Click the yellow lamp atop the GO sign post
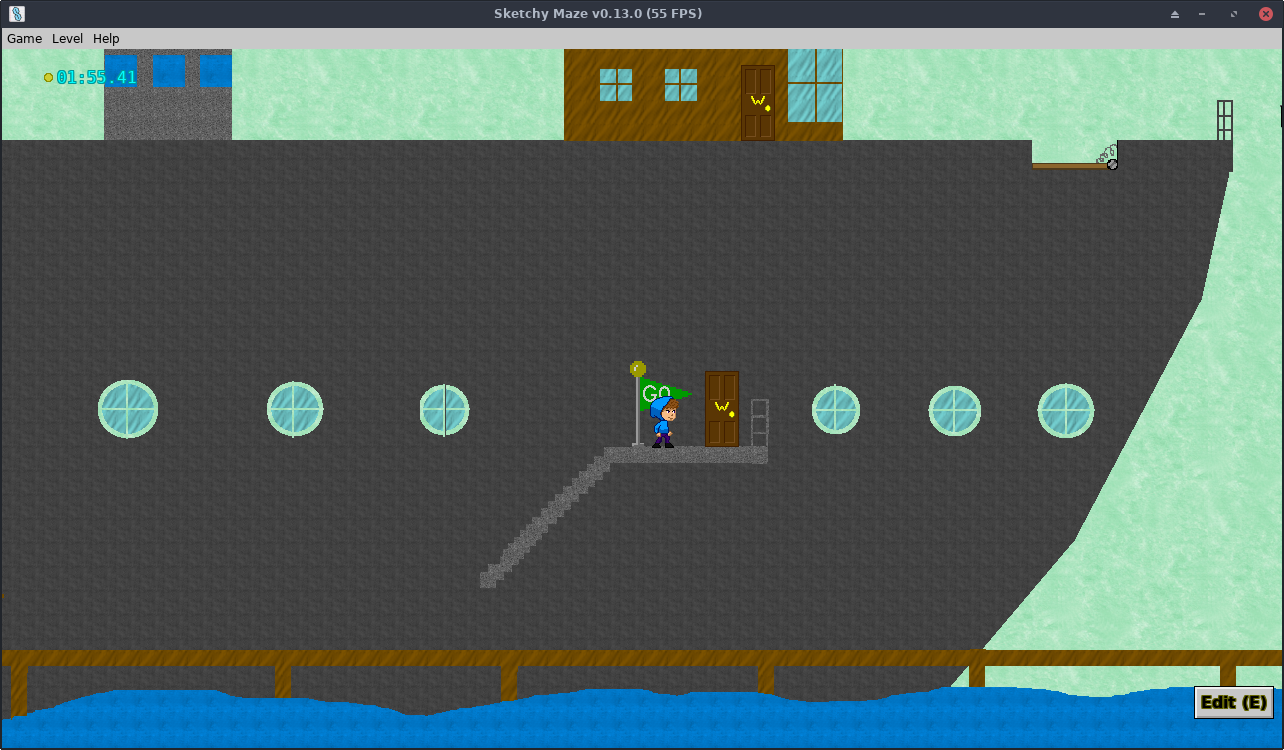This screenshot has width=1284, height=750. click(637, 368)
